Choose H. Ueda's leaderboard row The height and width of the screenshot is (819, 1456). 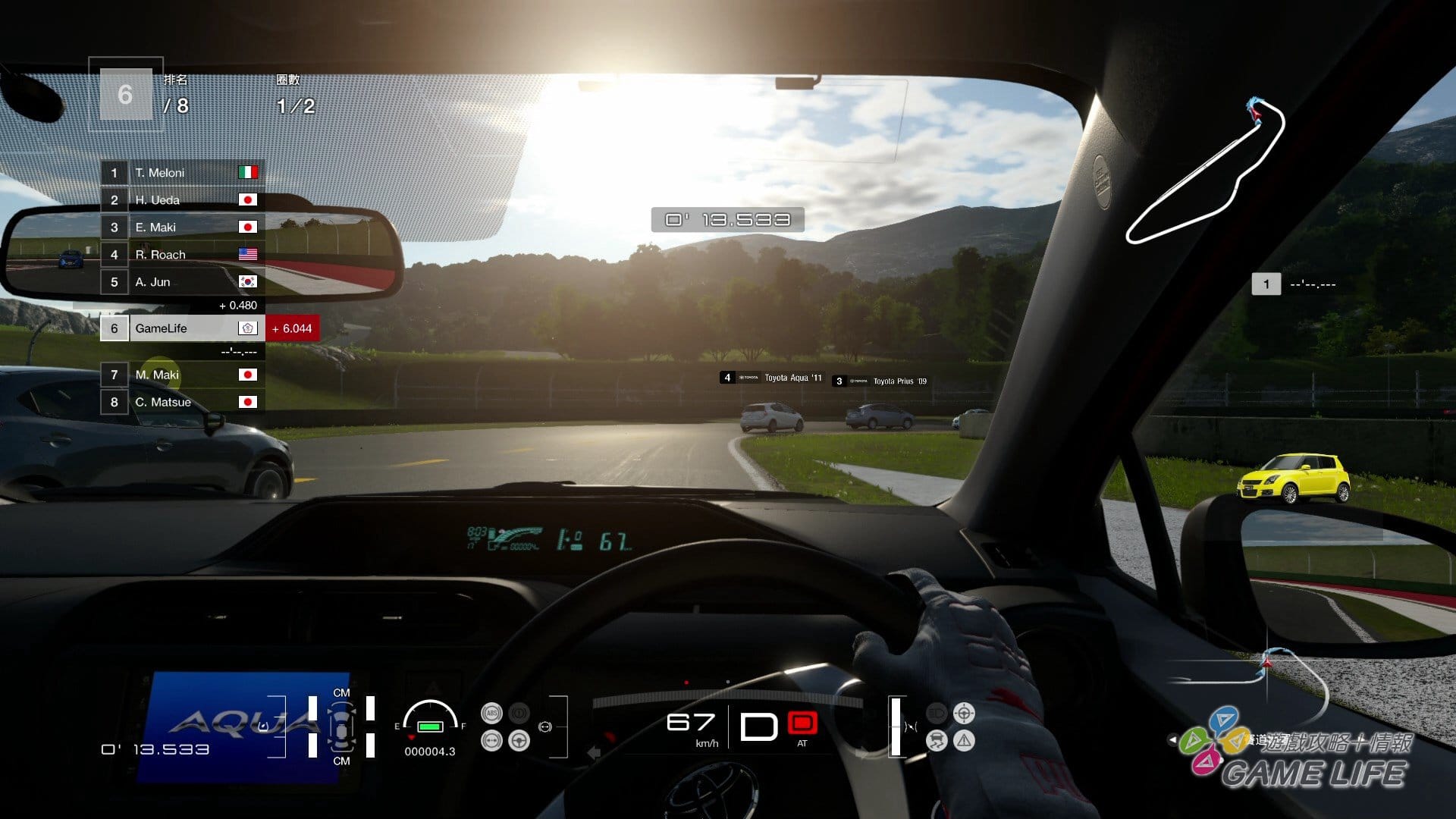(182, 200)
